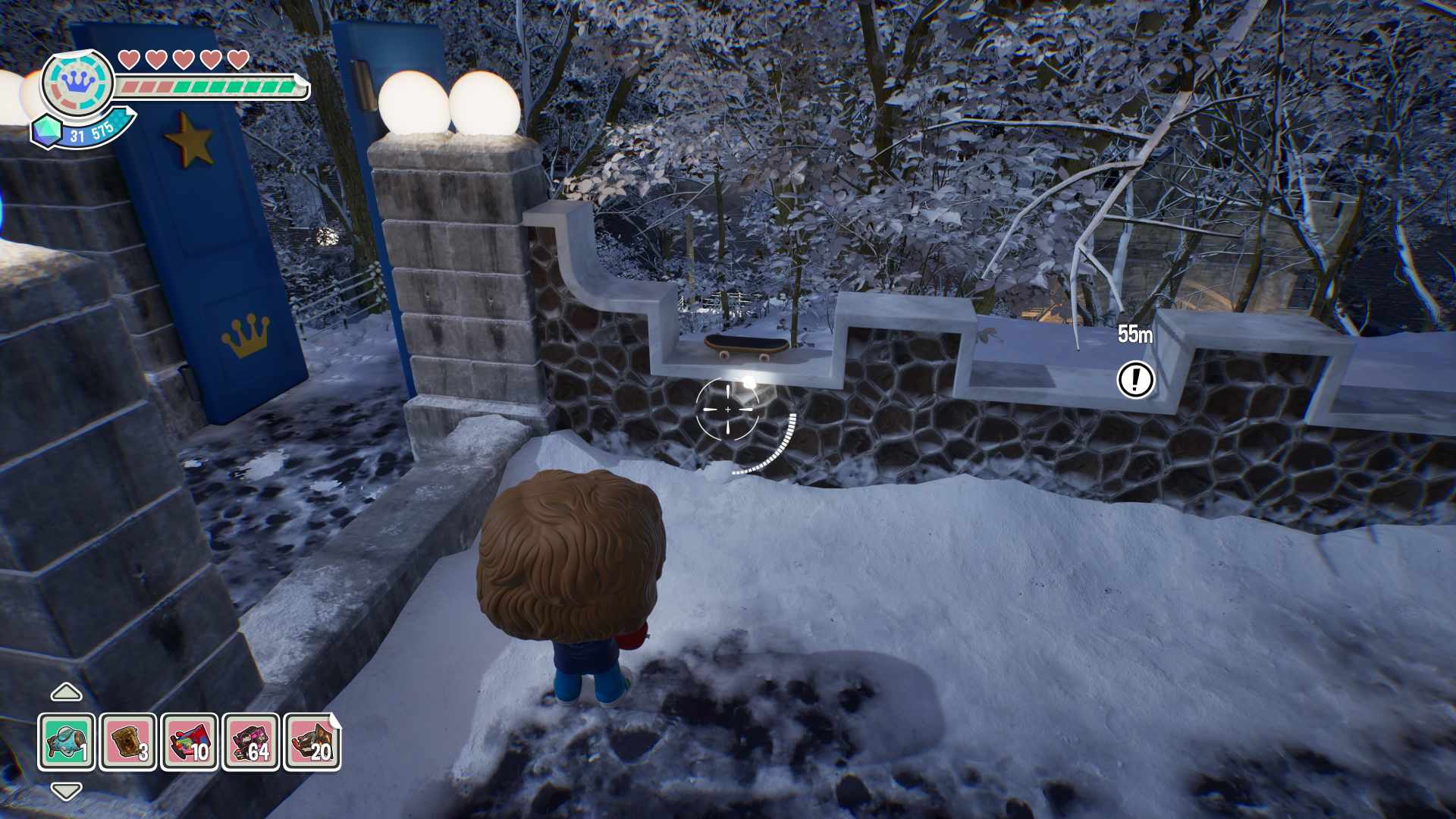Click the exclamation objective marker
The height and width of the screenshot is (819, 1456).
(x=1135, y=379)
